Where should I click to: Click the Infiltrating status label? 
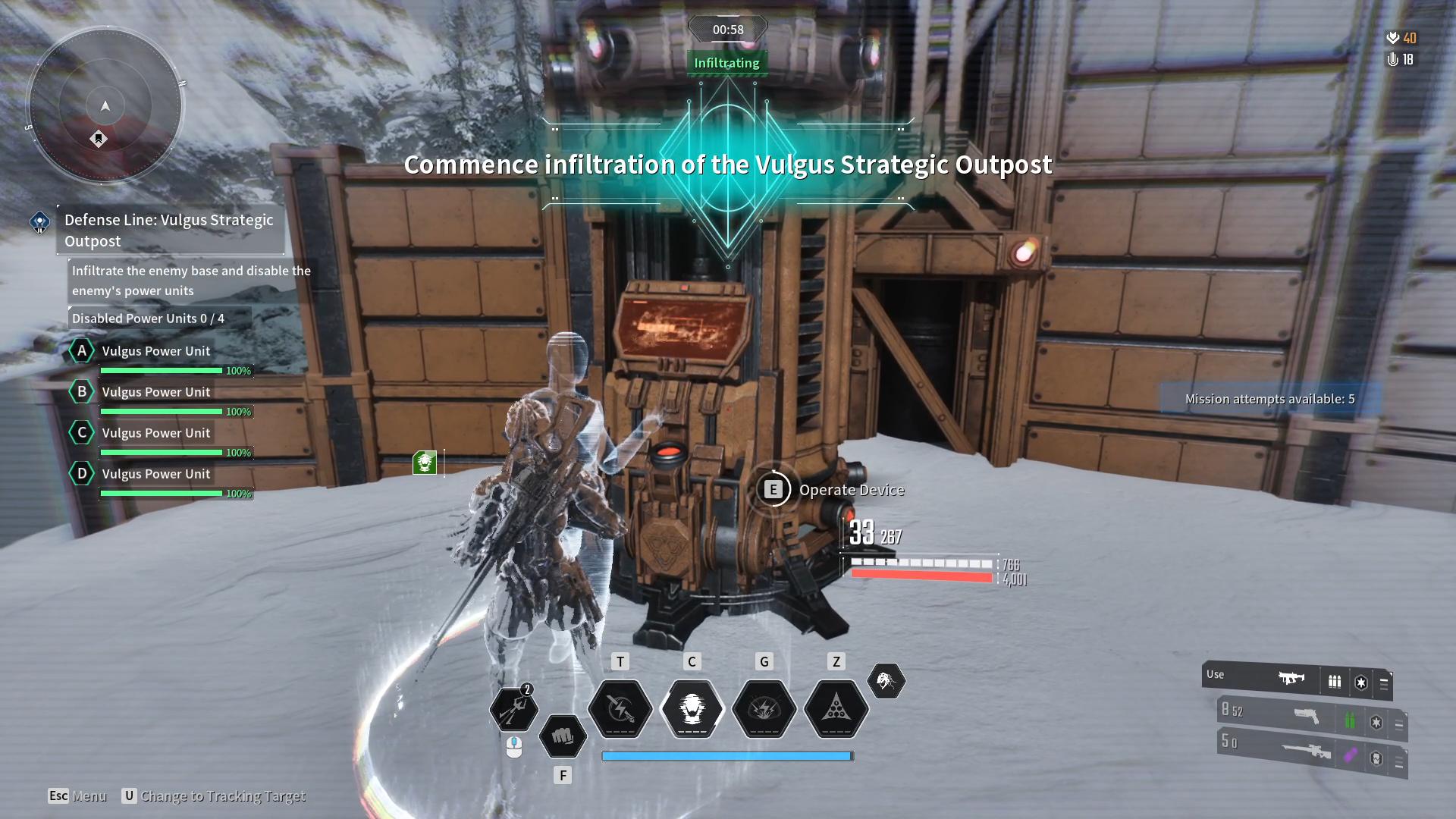pos(726,63)
